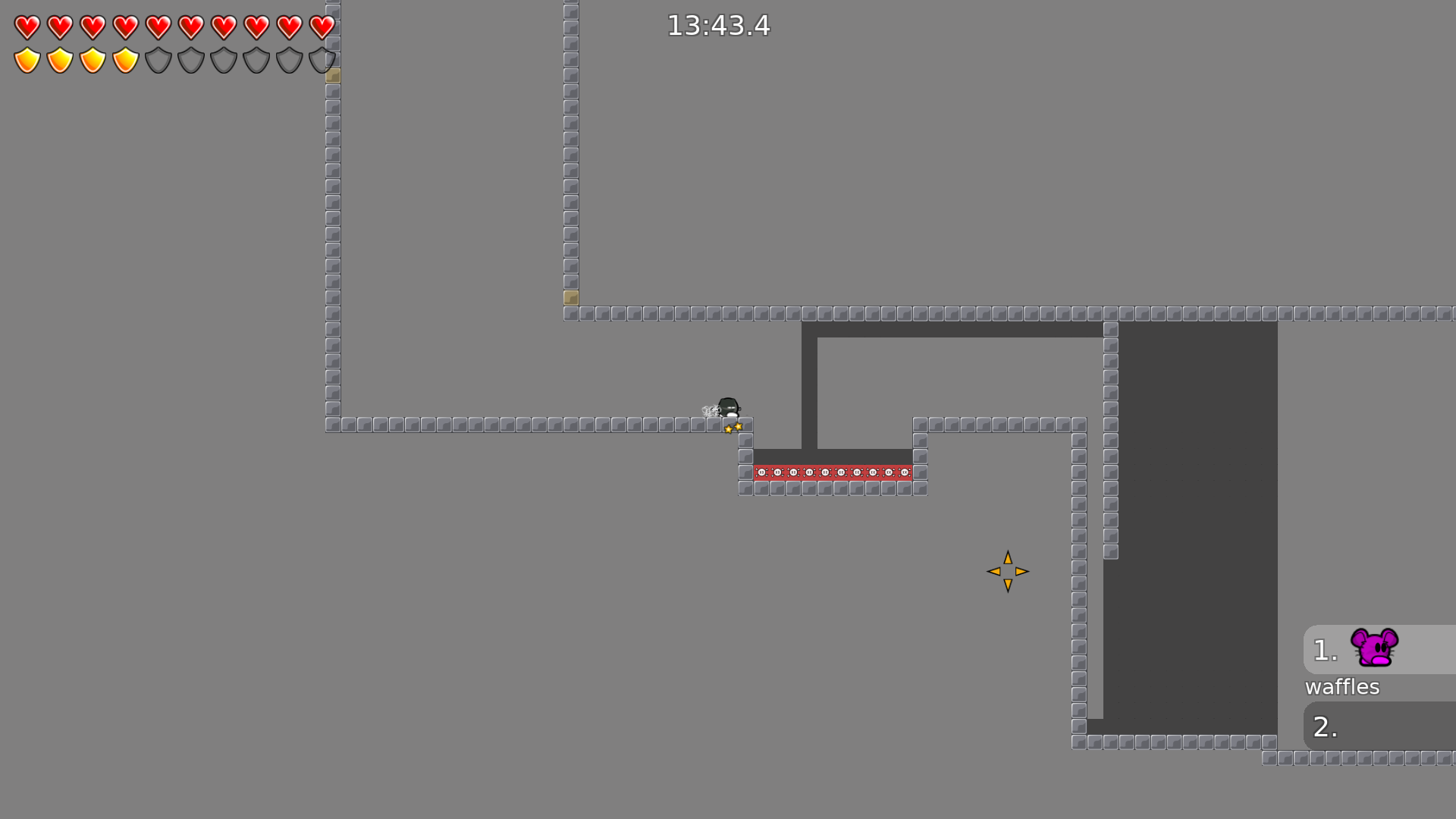Viewport: 1456px width, 819px height.
Task: Click the fourth golden shield icon
Action: [x=125, y=59]
